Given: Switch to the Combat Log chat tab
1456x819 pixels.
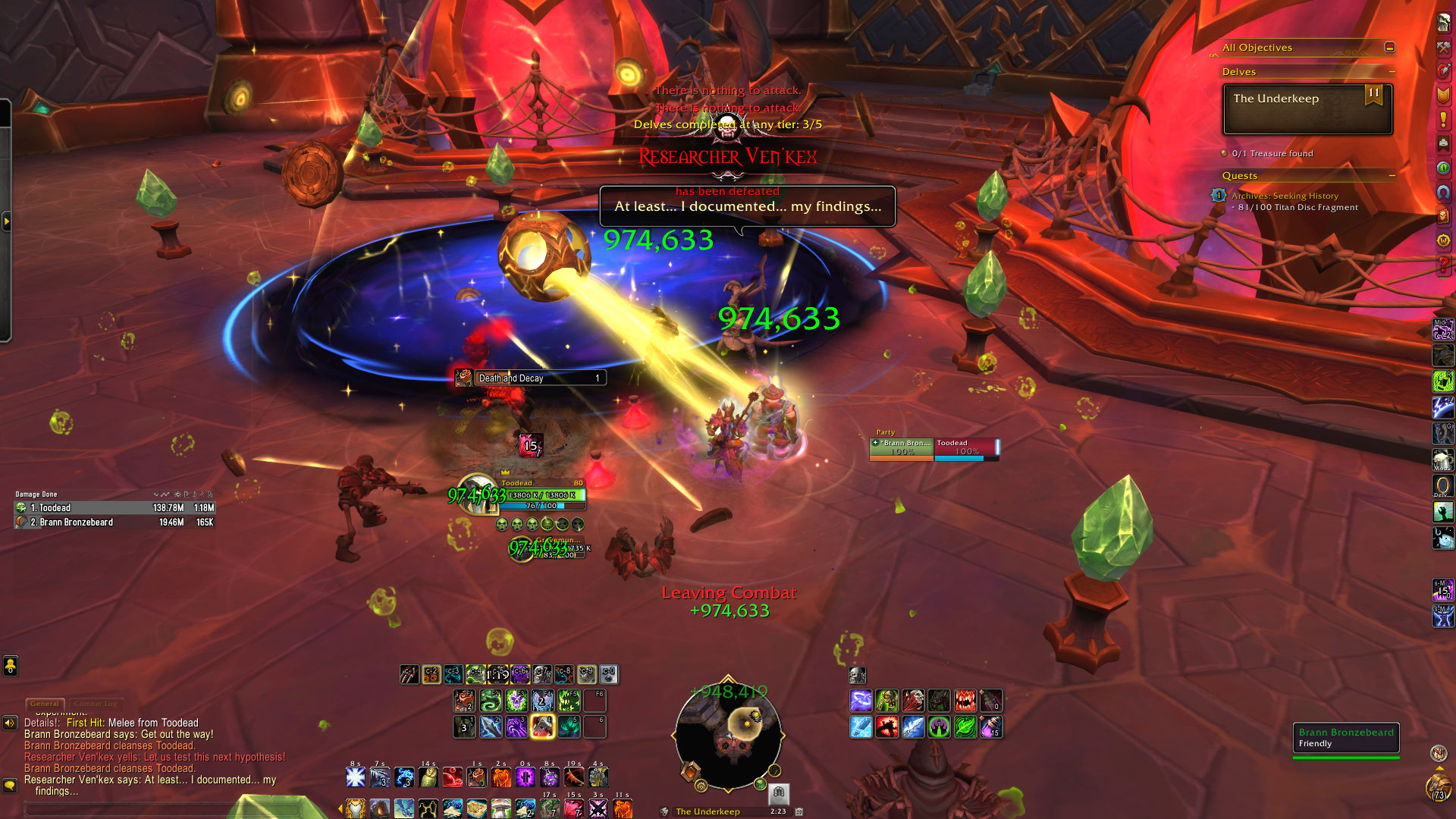Looking at the screenshot, I should pos(96,704).
